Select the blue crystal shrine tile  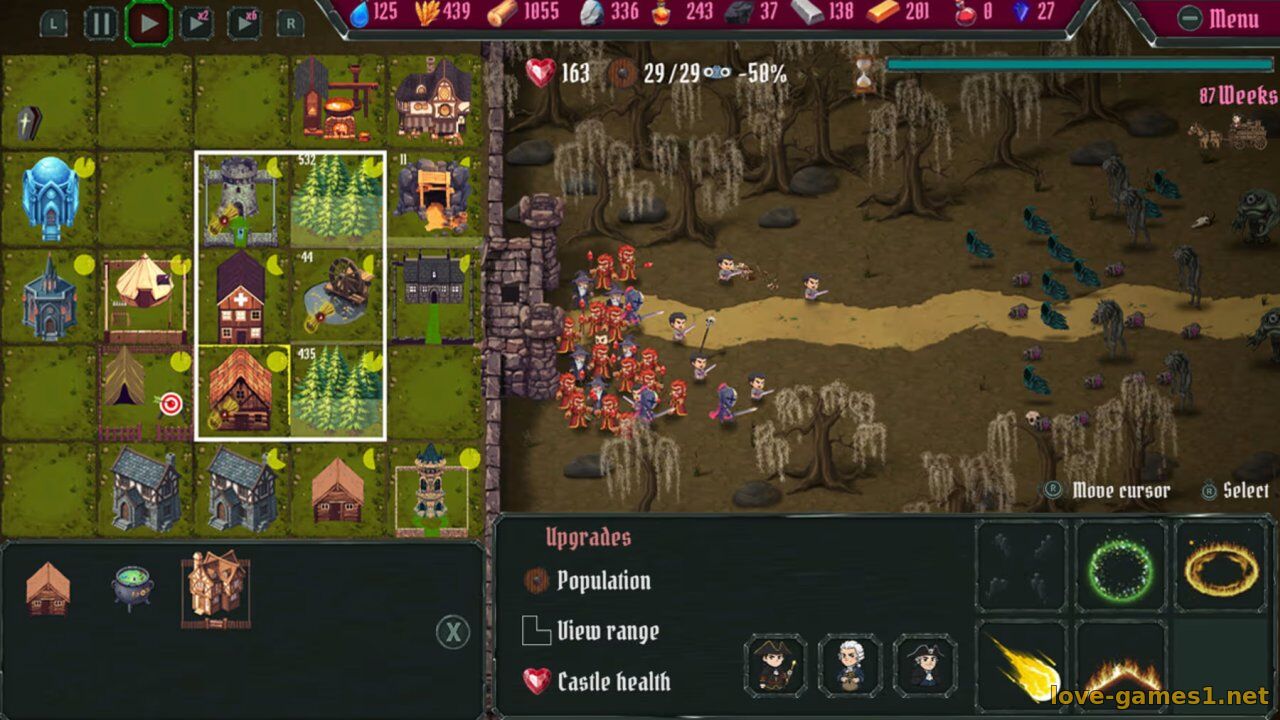point(49,198)
